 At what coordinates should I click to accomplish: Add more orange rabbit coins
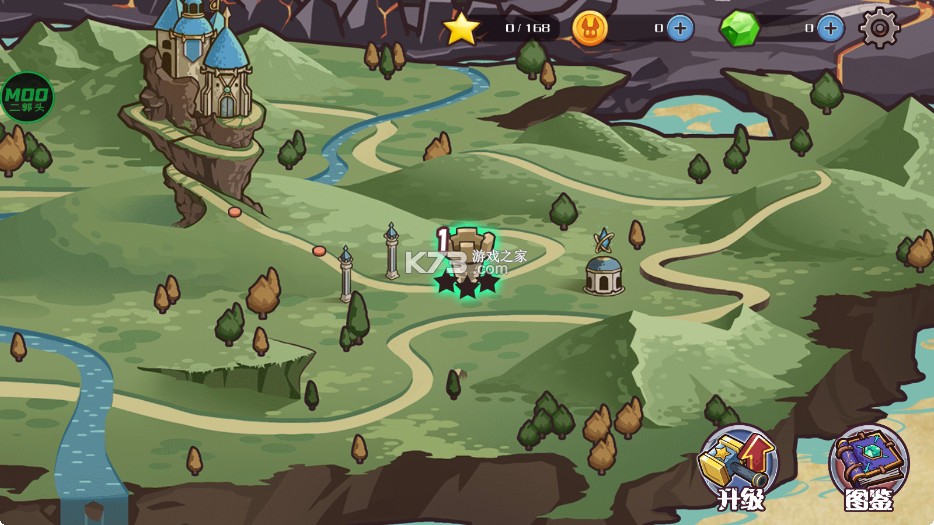[680, 28]
